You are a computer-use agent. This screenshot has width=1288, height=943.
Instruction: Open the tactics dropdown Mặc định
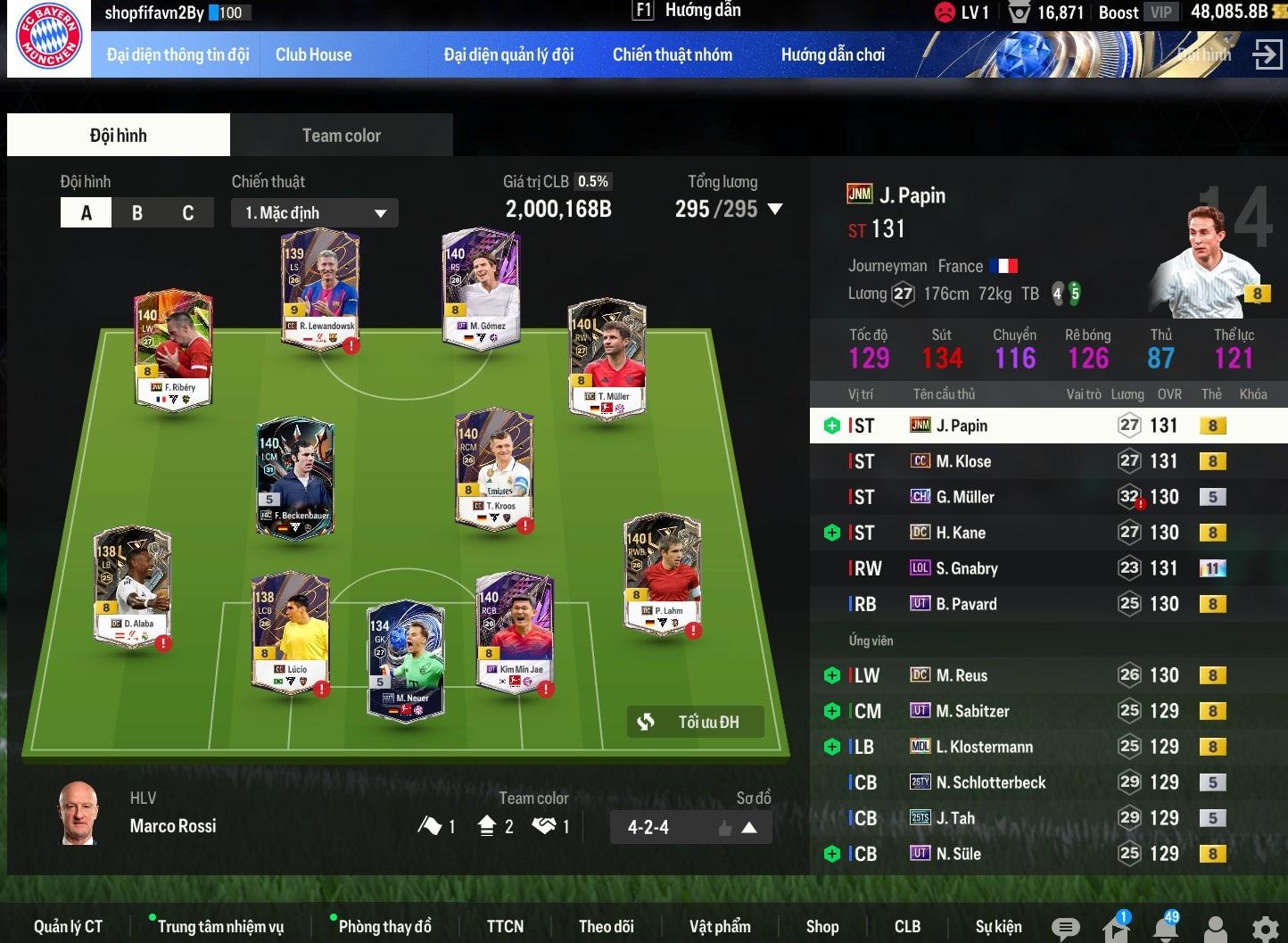(x=315, y=213)
